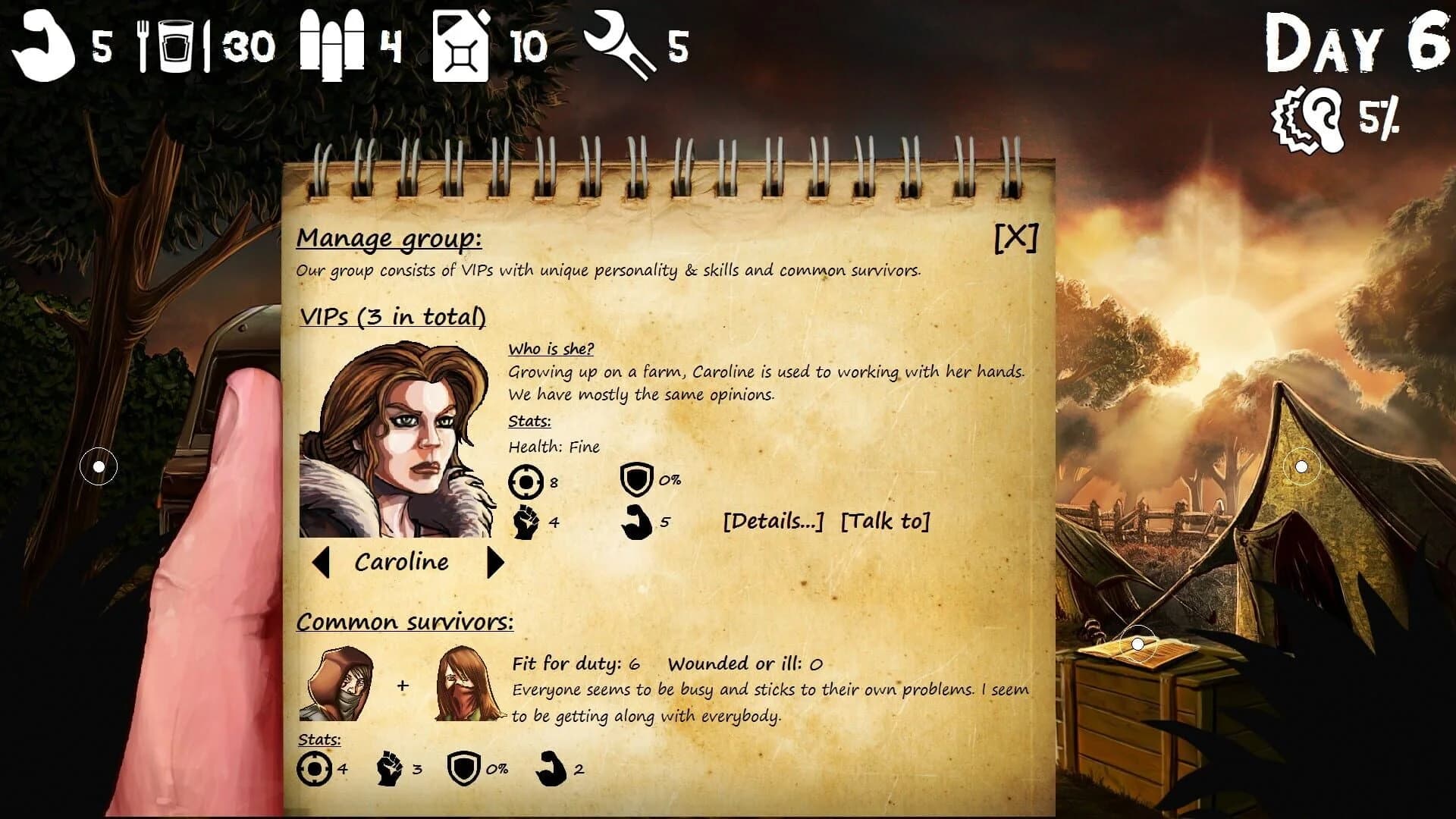This screenshot has width=1456, height=819.
Task: Click the noise level ear icon
Action: (x=1304, y=118)
